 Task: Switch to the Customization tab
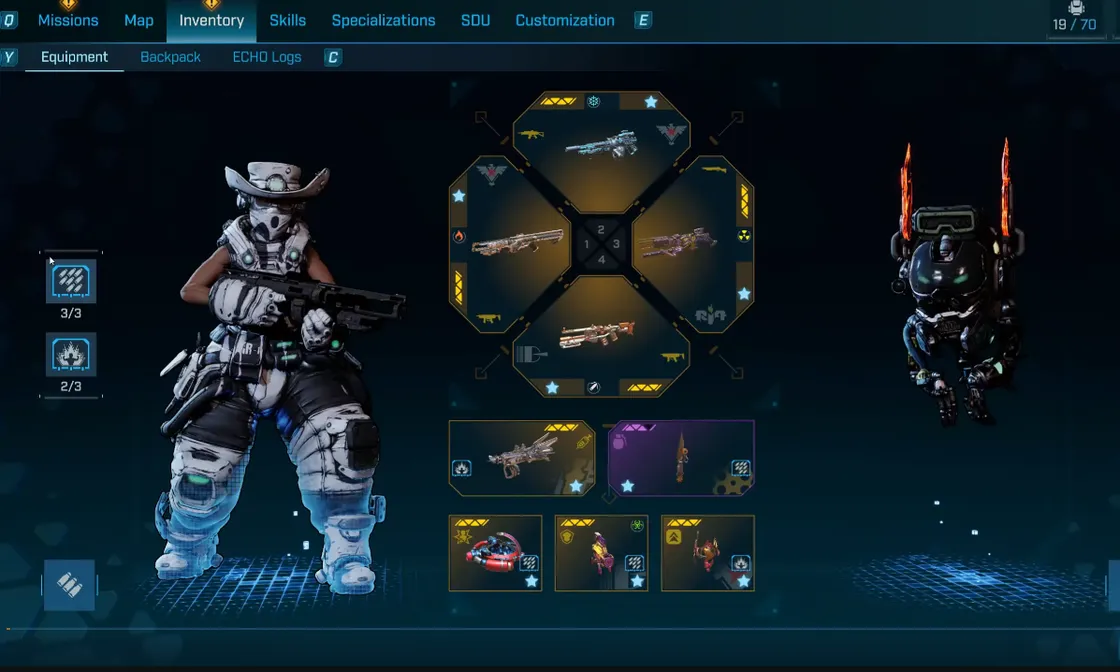565,20
